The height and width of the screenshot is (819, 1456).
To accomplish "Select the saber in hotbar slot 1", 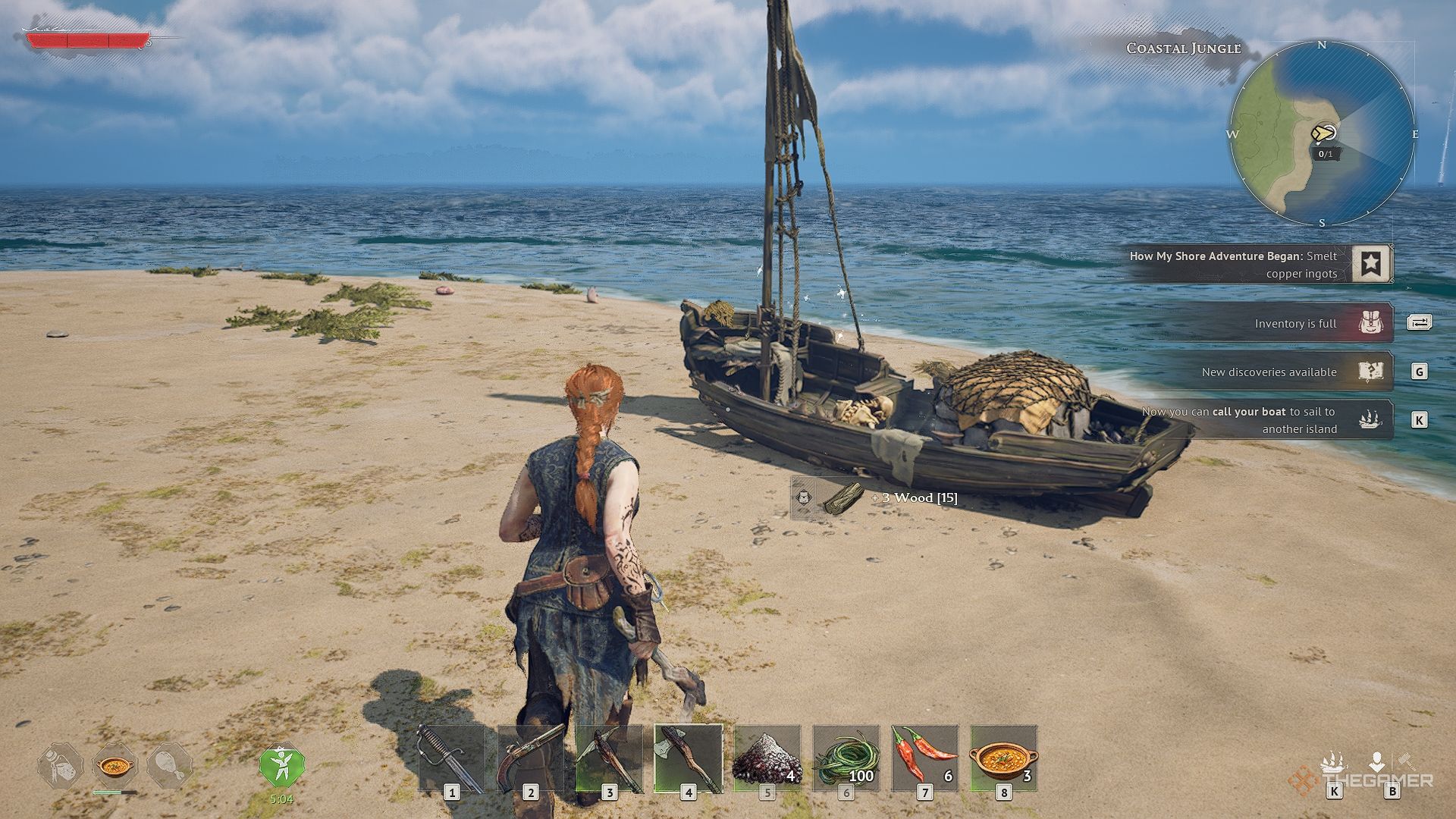I will point(451,758).
